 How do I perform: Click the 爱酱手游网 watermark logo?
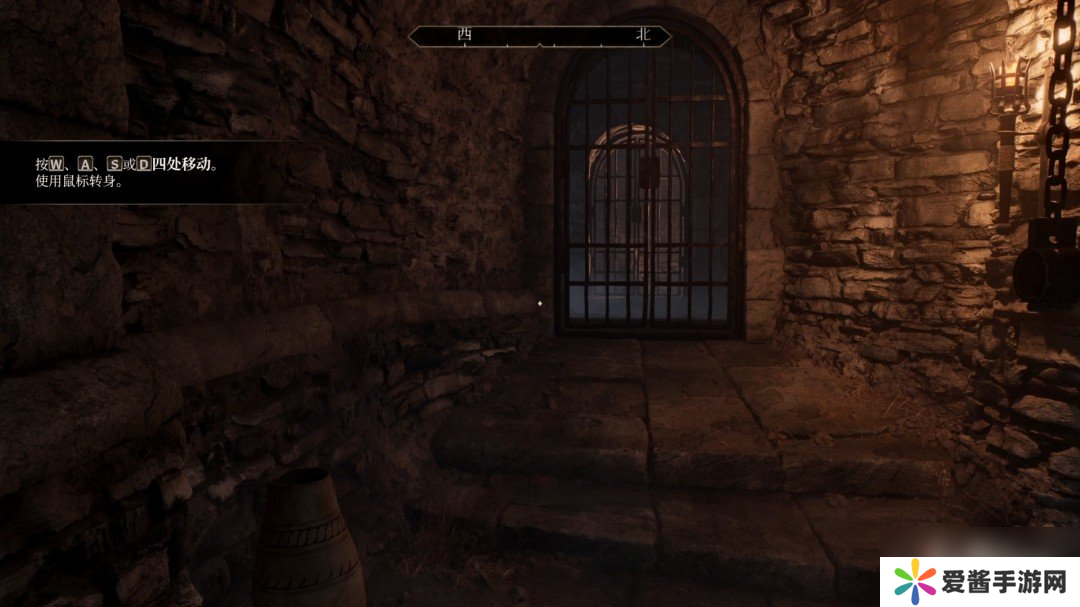[980, 580]
